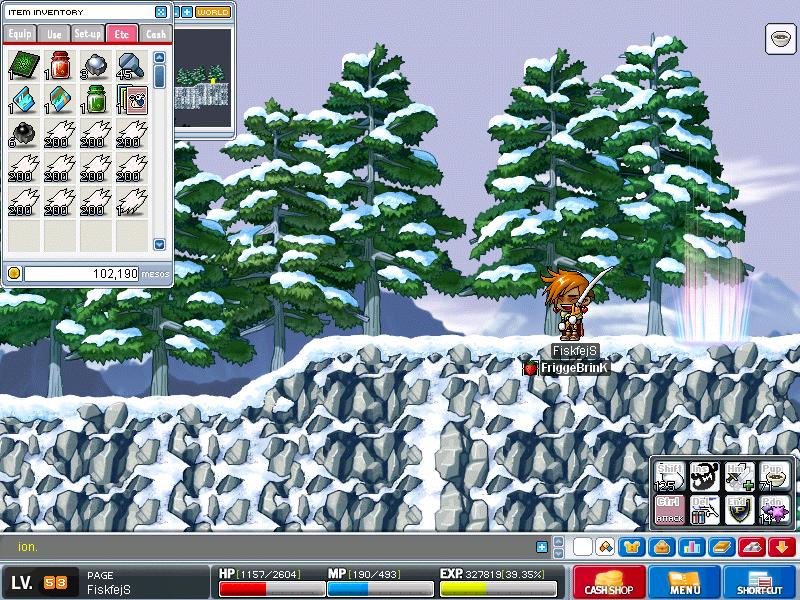Click the green book item slot
Image resolution: width=800 pixels, height=600 pixels.
[24, 66]
